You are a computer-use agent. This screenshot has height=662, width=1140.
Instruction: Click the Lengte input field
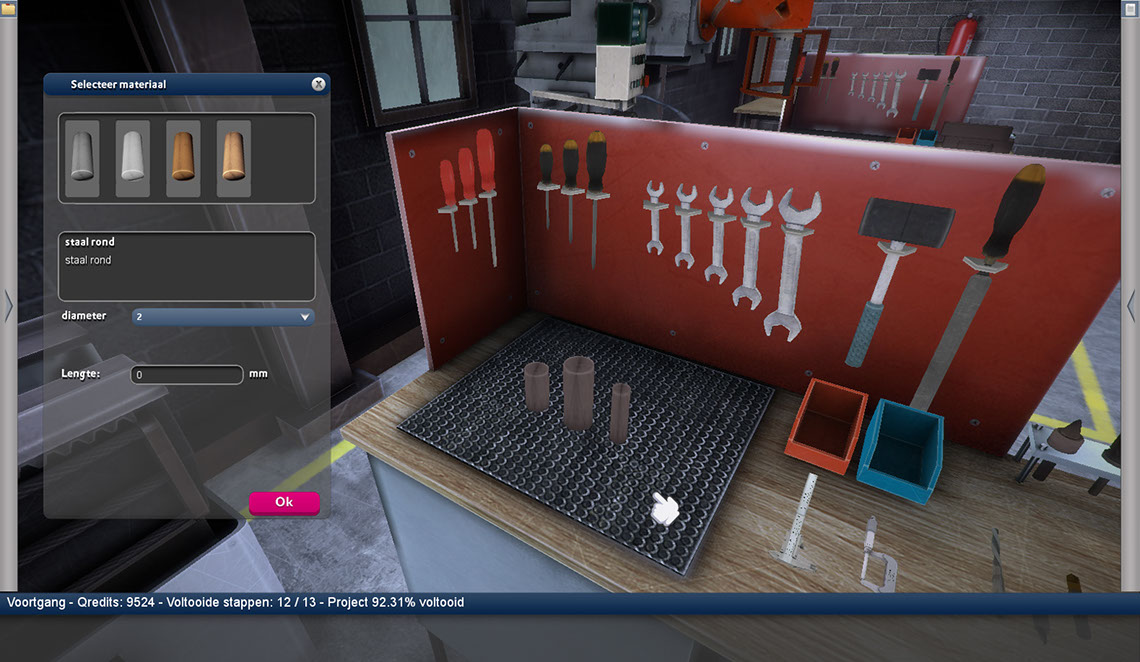187,375
